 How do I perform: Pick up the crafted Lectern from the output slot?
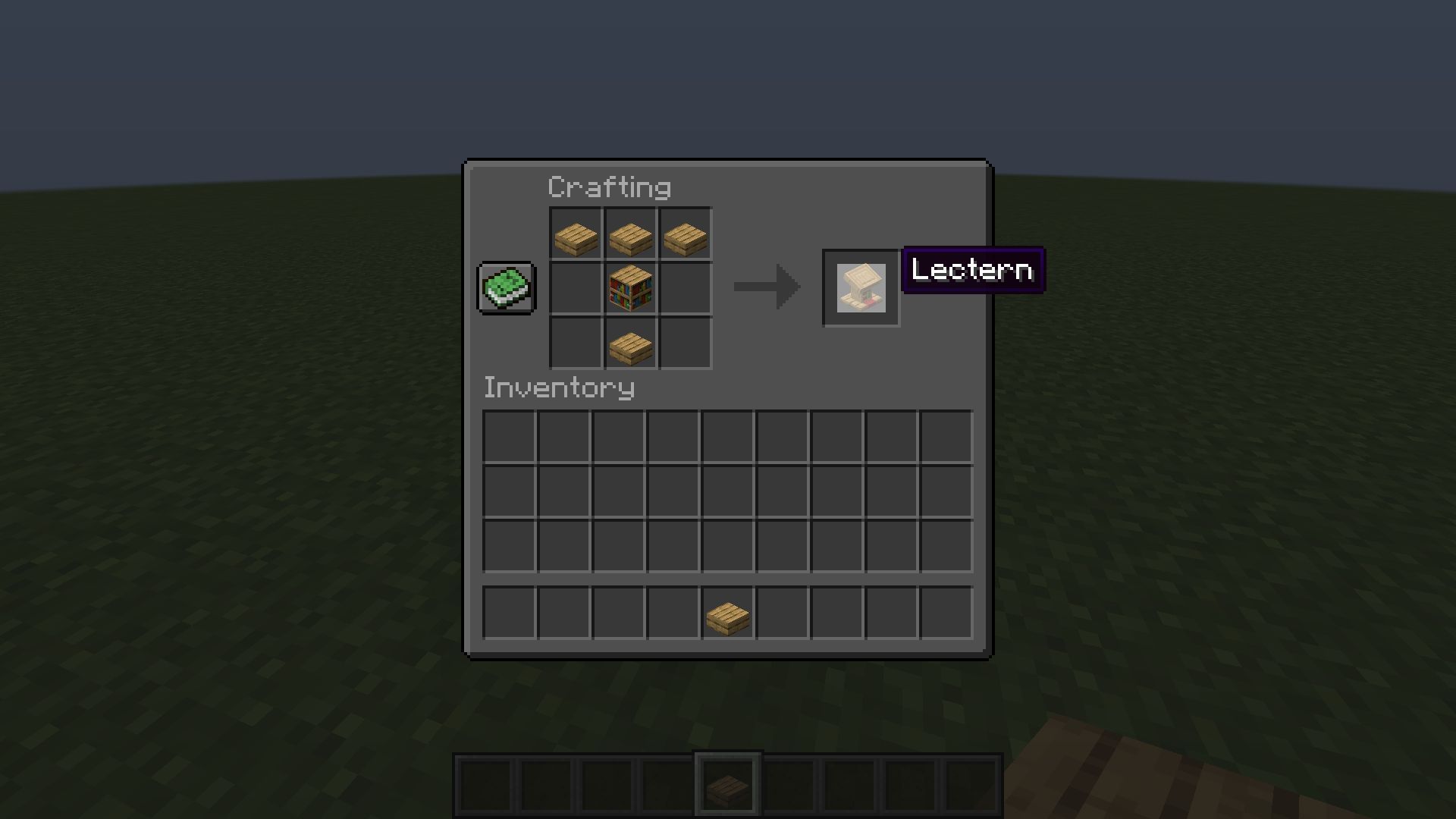tap(861, 288)
